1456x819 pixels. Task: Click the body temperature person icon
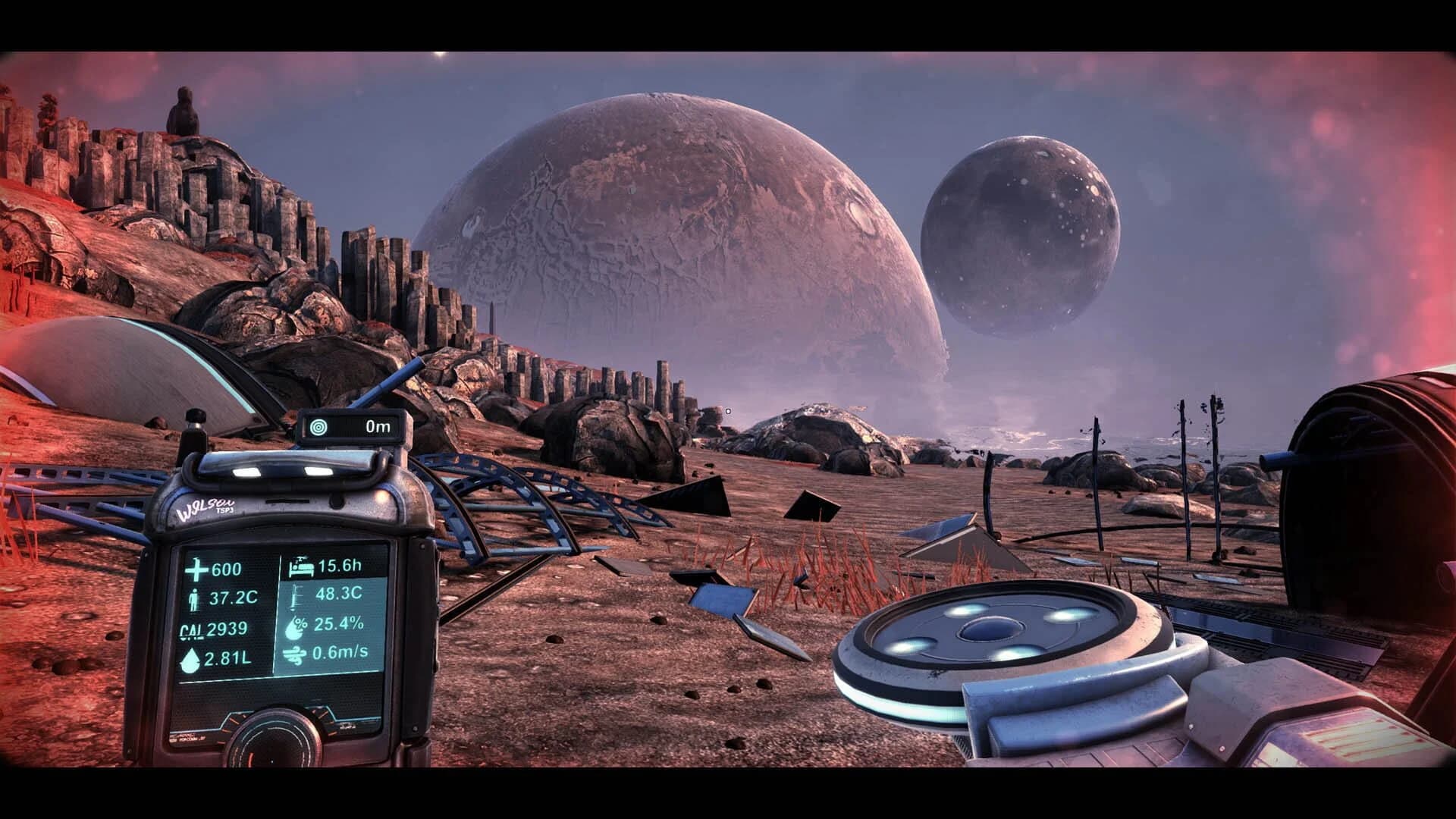tap(196, 599)
